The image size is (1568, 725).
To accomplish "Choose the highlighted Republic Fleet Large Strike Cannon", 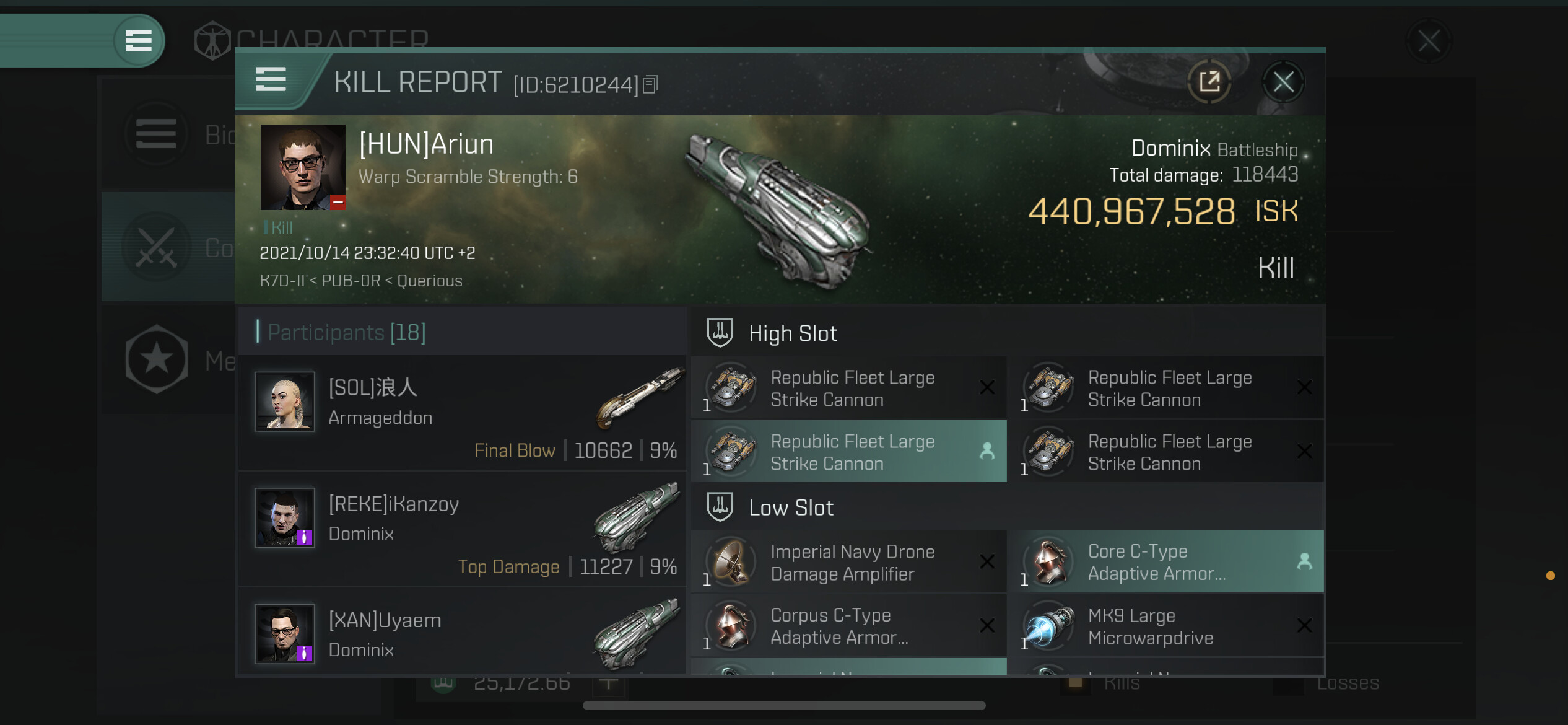I will [x=848, y=452].
